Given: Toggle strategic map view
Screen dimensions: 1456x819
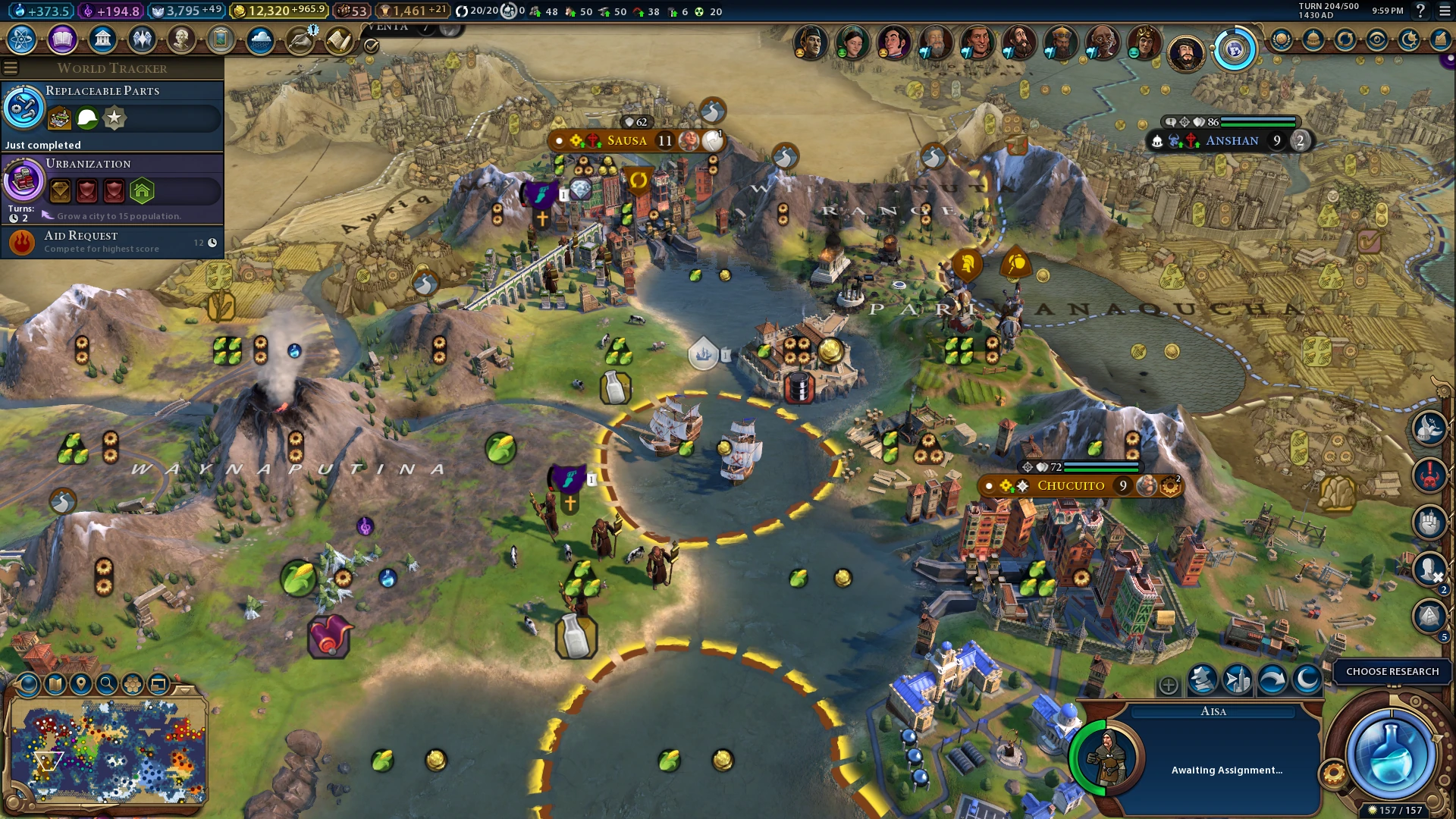Looking at the screenshot, I should pos(55,683).
